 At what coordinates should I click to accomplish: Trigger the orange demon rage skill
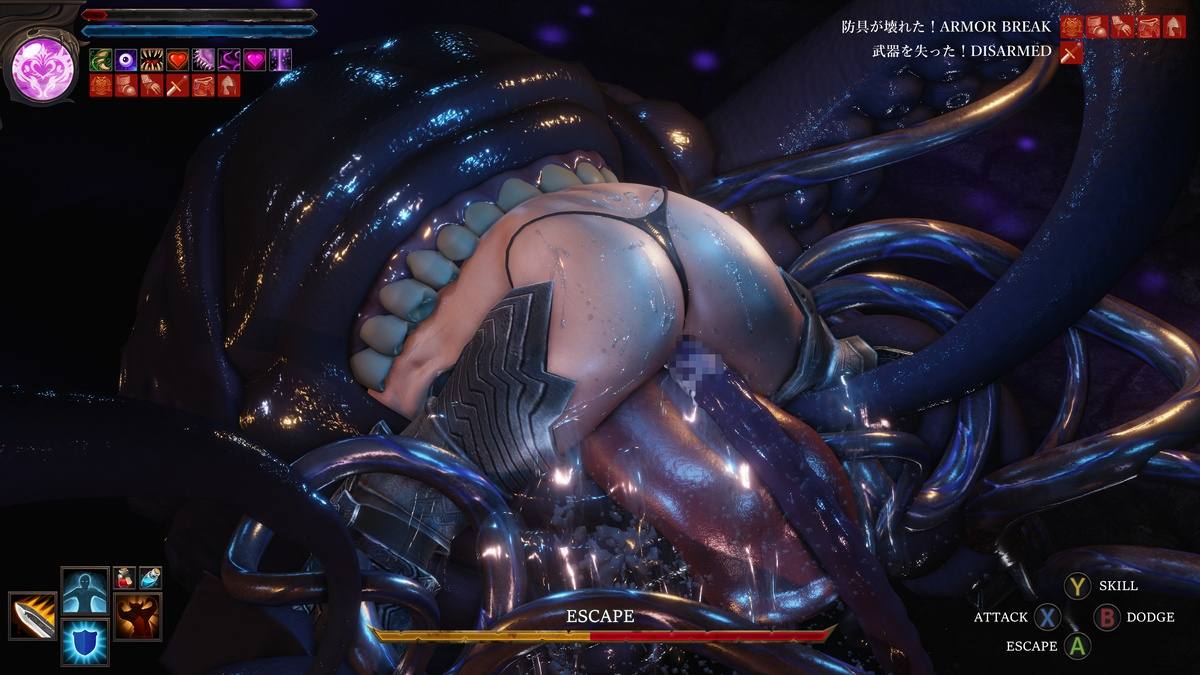pyautogui.click(x=137, y=615)
